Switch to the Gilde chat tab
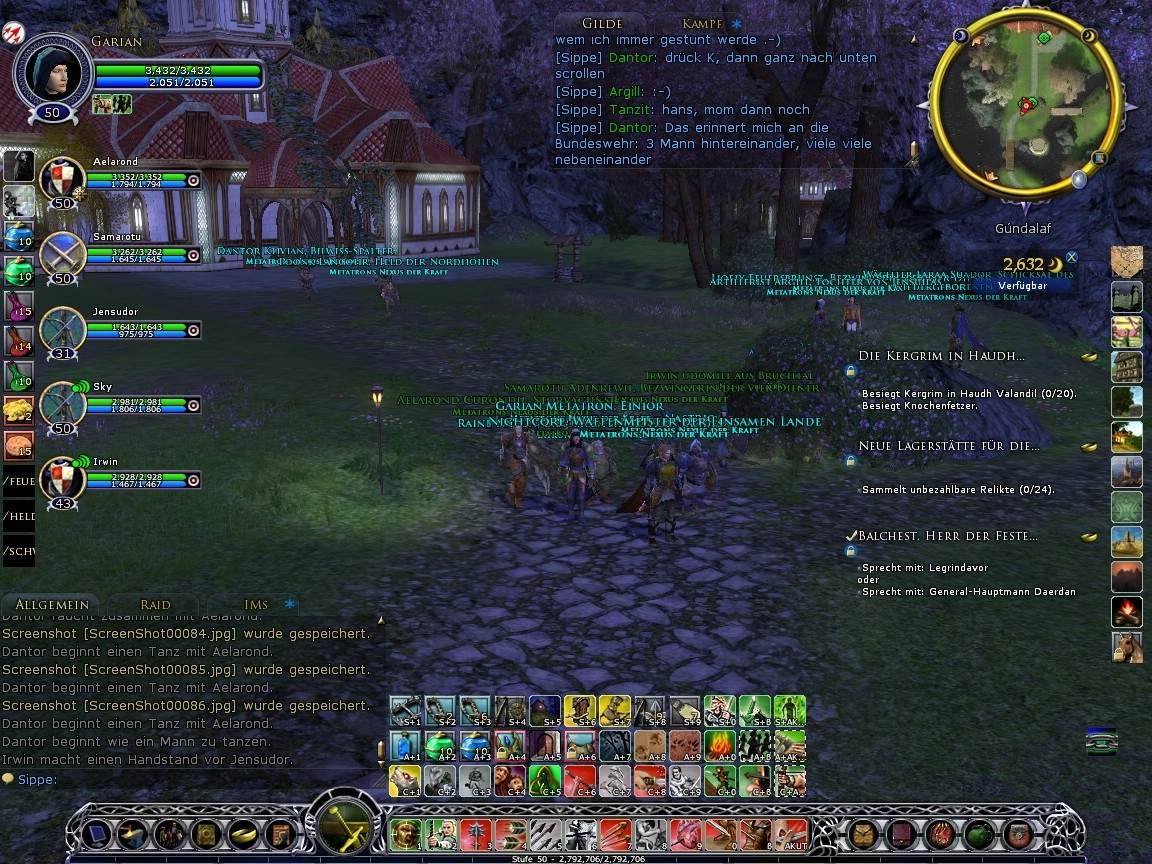Screen dimensions: 1152x864 602,23
